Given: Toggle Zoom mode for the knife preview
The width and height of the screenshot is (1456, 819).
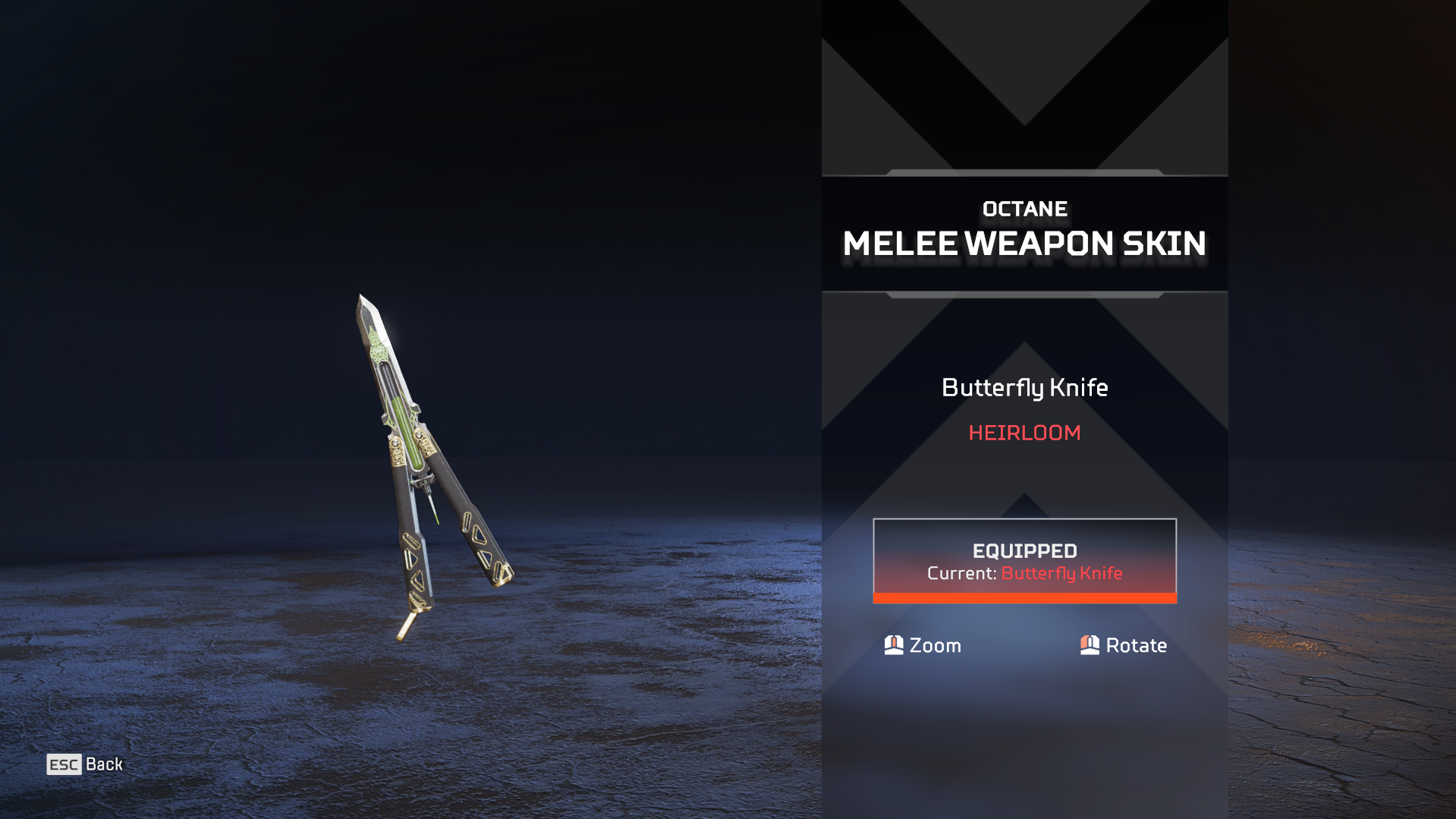Looking at the screenshot, I should coord(922,645).
